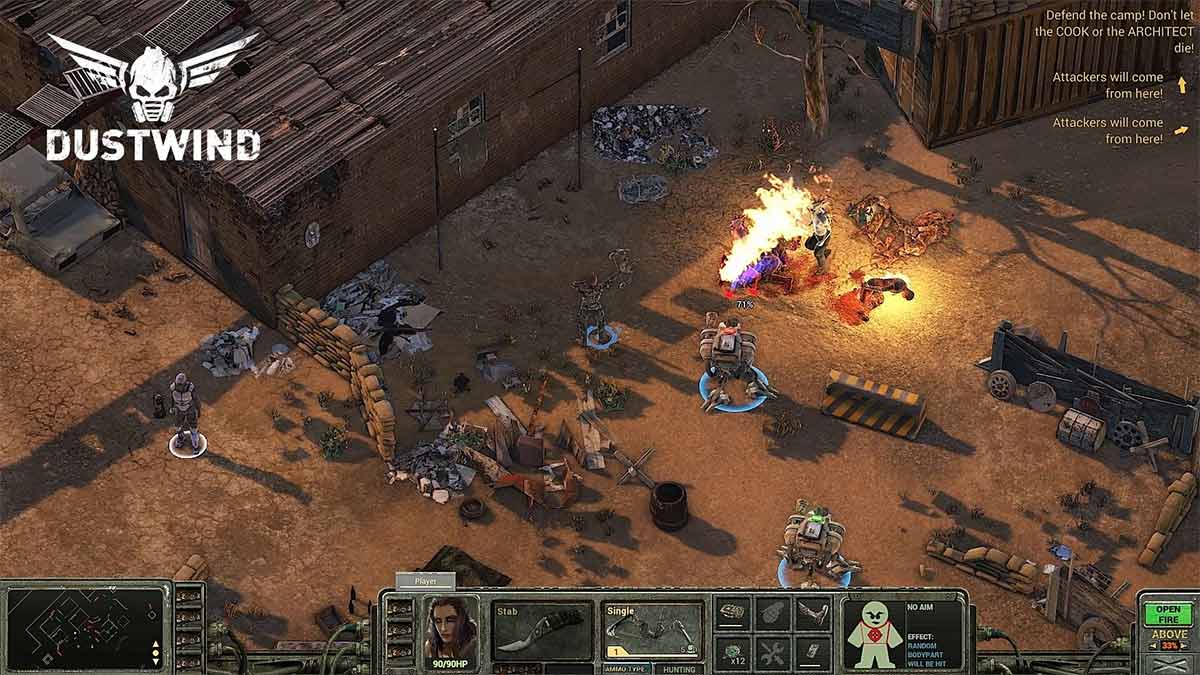
Task: Toggle the green Open Fire button
Action: pyautogui.click(x=1167, y=613)
